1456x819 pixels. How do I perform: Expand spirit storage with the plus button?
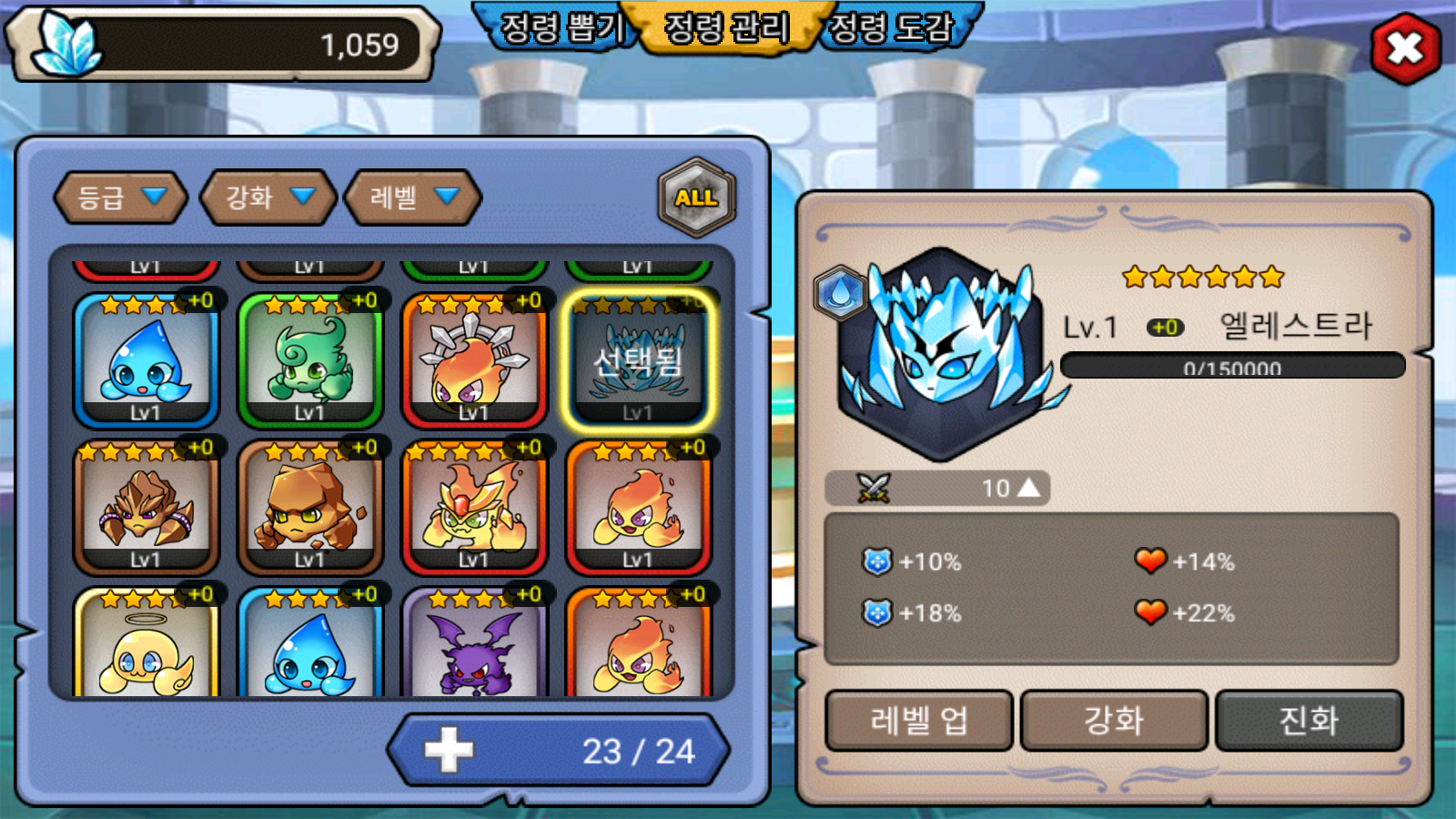(x=449, y=751)
